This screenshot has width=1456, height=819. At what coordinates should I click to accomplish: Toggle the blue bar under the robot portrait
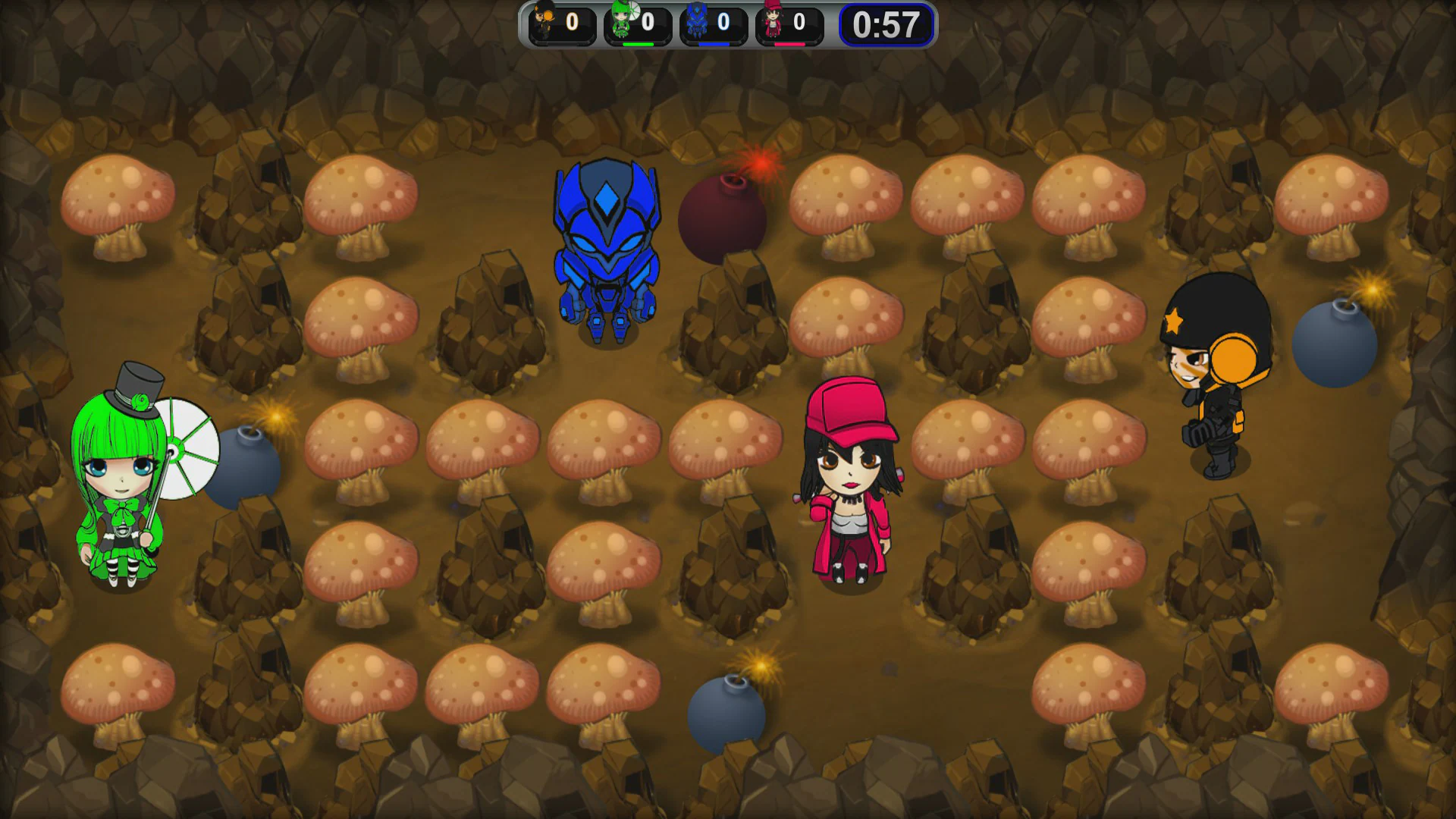tap(714, 44)
